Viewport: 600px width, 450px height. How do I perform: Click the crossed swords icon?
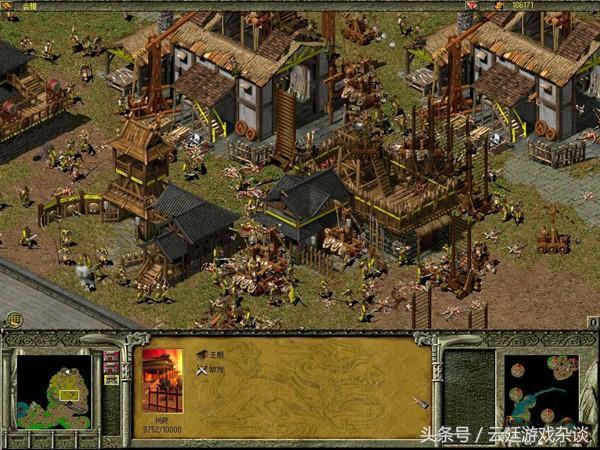(x=202, y=370)
